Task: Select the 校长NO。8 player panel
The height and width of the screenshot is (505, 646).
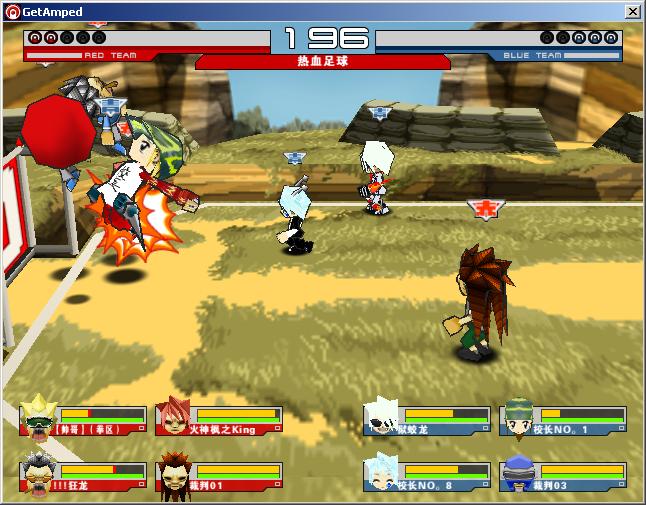Action: tap(427, 476)
